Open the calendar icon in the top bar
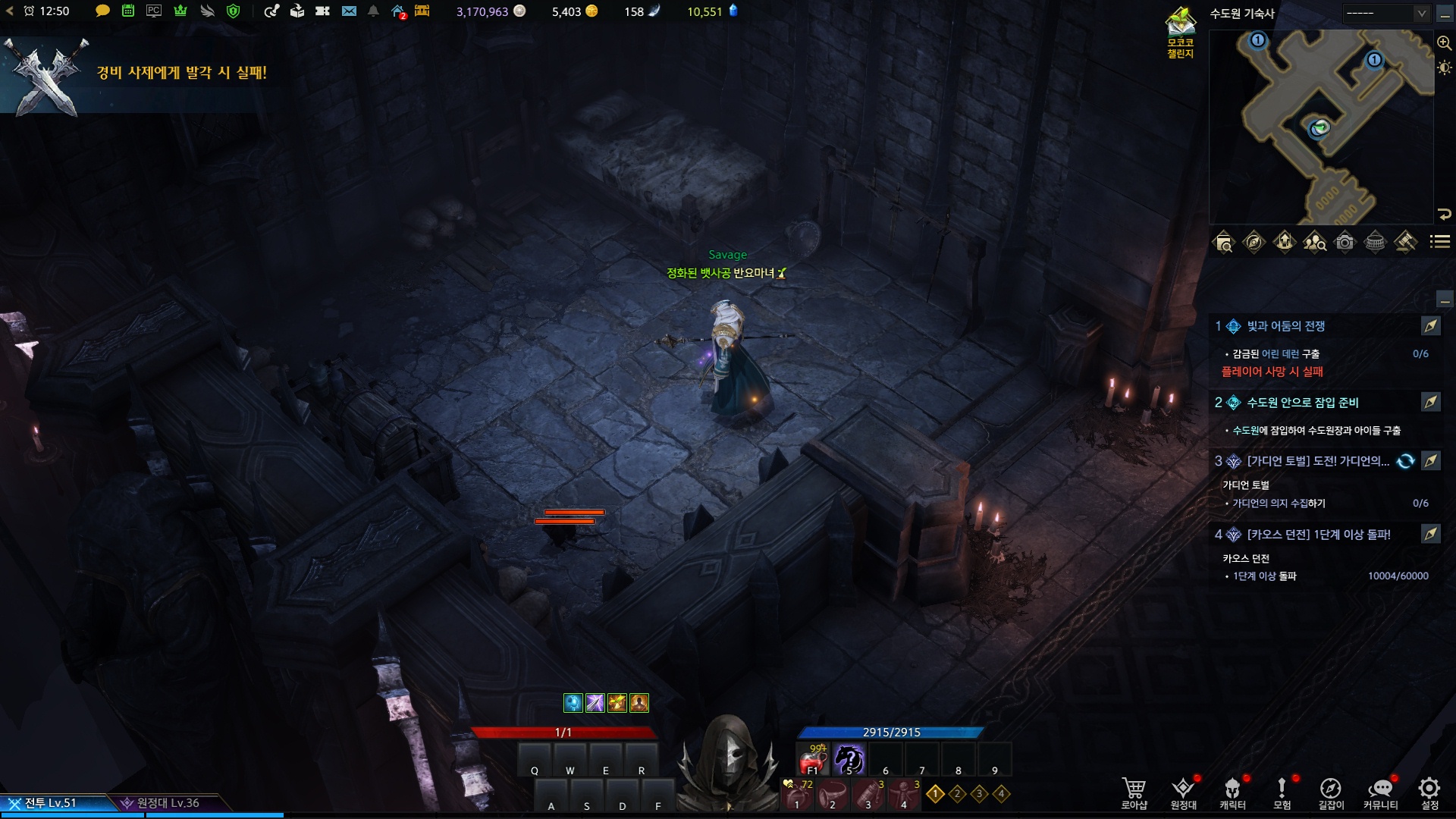 click(128, 11)
